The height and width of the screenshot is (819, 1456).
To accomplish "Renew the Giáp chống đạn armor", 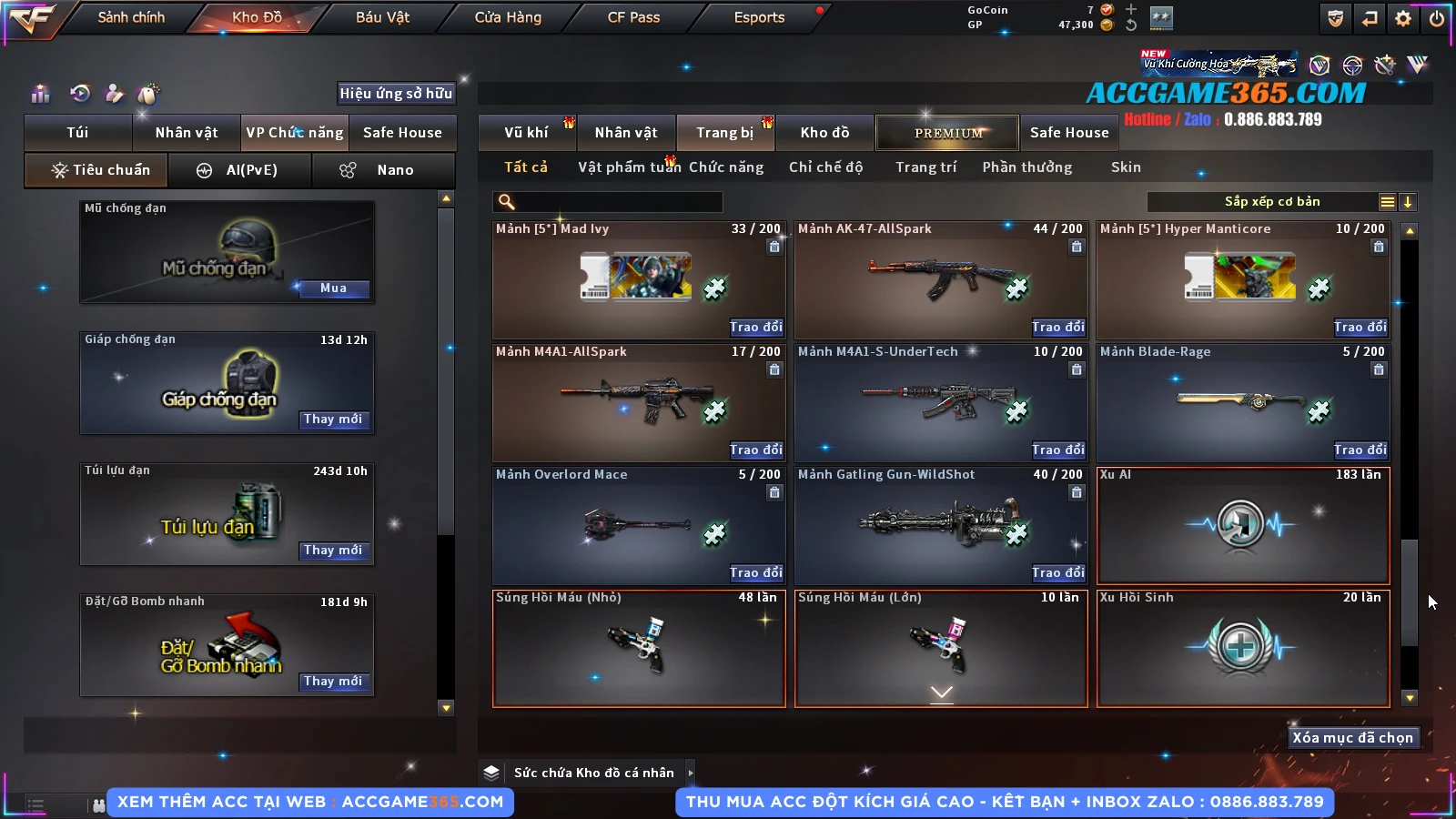I will point(333,420).
